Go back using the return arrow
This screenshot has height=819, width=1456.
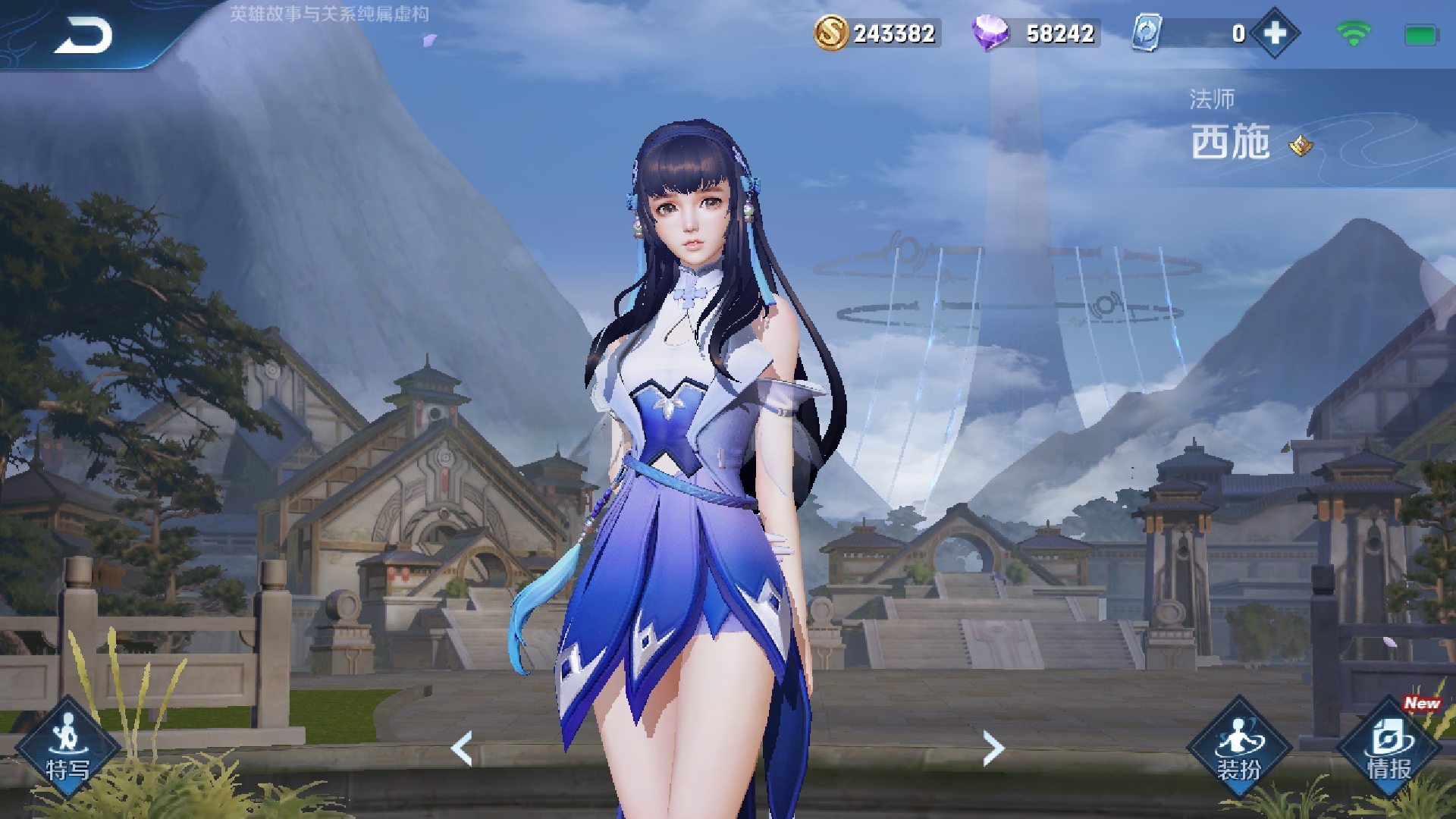pyautogui.click(x=82, y=36)
